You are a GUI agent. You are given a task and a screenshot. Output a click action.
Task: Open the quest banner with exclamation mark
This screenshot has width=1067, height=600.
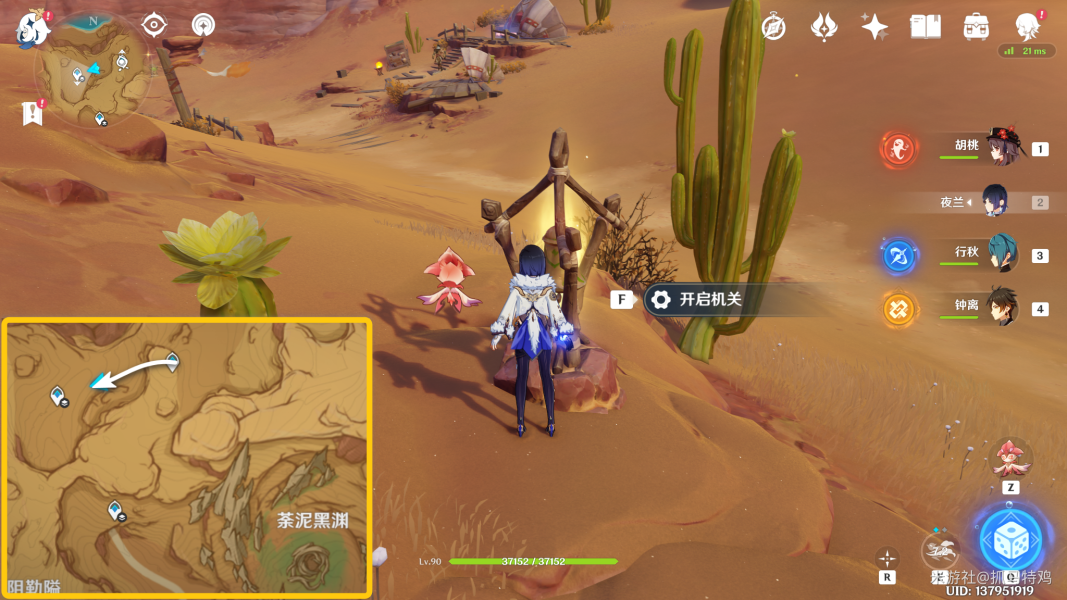tap(33, 113)
